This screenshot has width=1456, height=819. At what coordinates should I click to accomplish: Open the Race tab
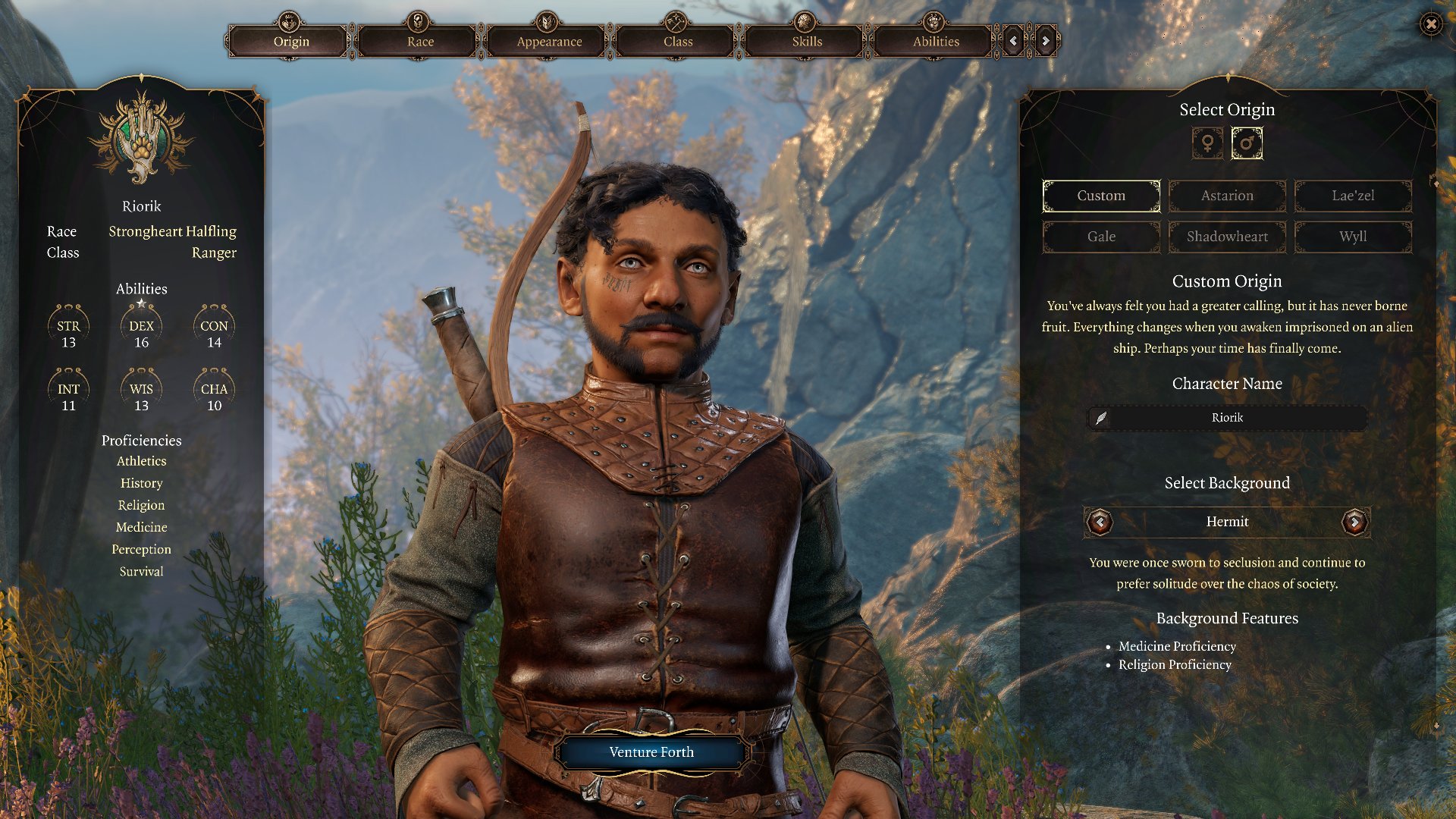coord(420,41)
